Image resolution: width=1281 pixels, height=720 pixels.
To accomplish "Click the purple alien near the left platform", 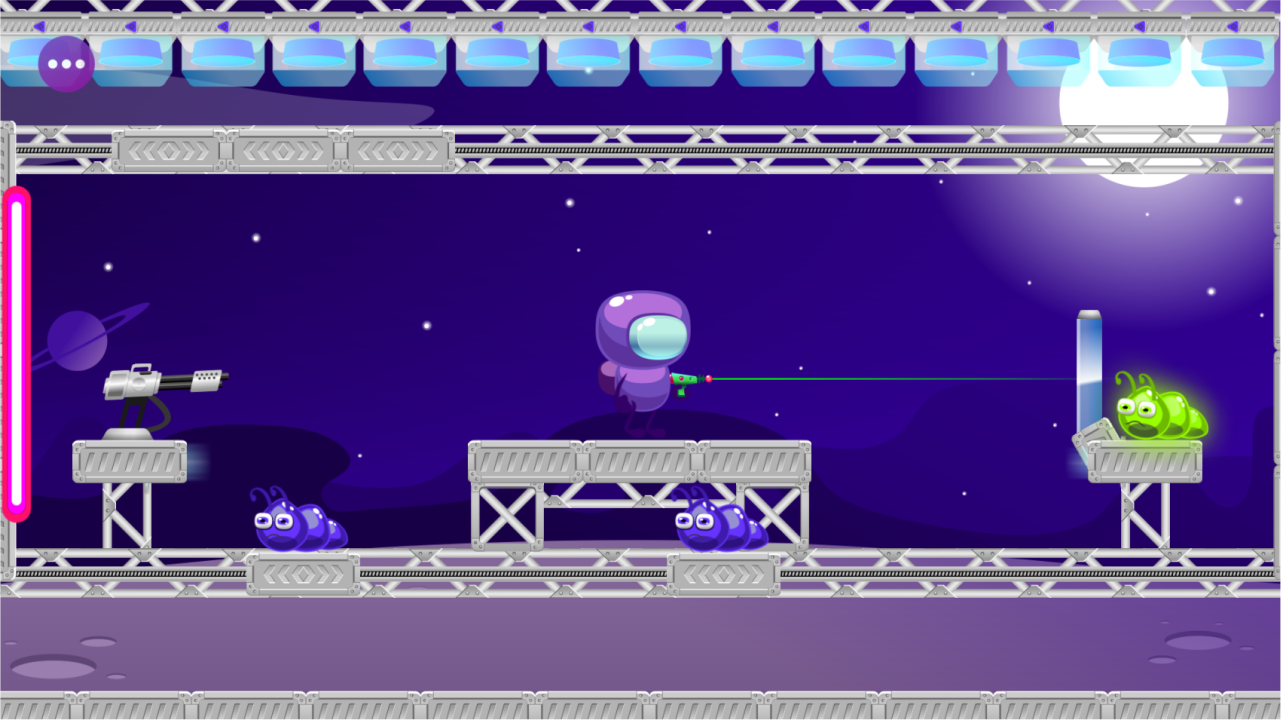I will (x=298, y=525).
